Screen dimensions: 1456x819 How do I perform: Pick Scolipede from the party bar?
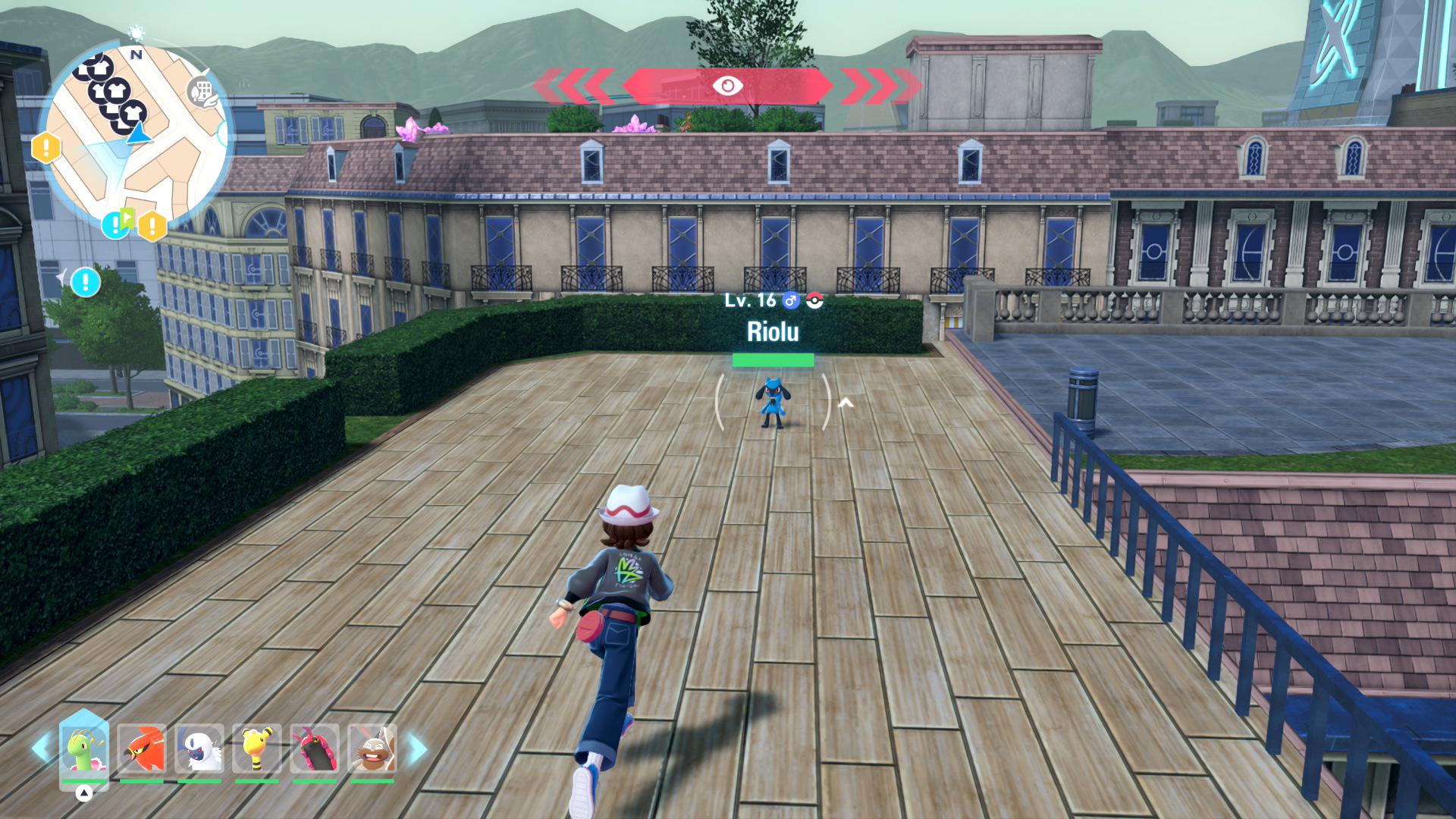(315, 748)
